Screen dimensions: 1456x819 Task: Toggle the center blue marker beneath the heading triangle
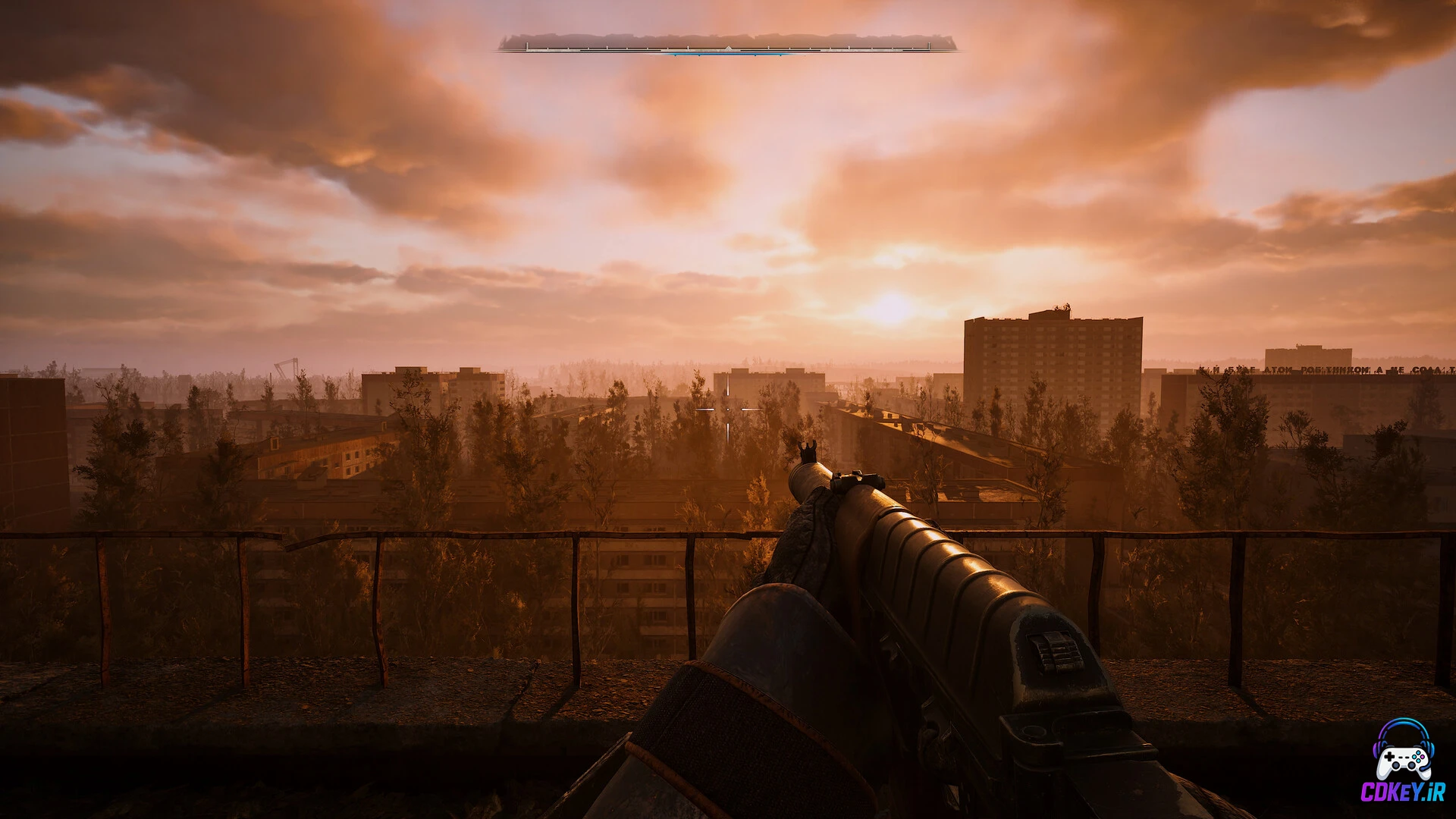(x=729, y=54)
